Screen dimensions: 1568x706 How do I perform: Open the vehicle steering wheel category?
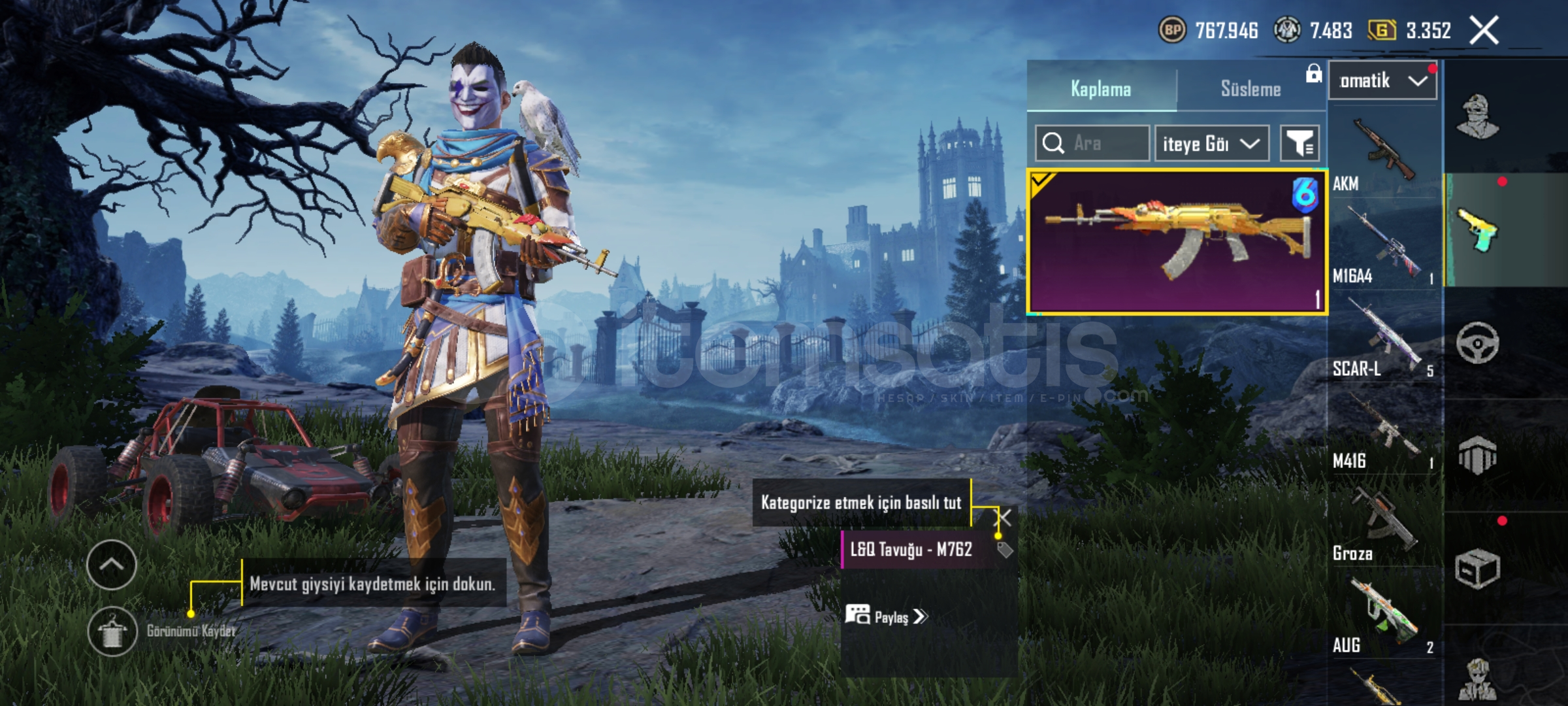1478,343
